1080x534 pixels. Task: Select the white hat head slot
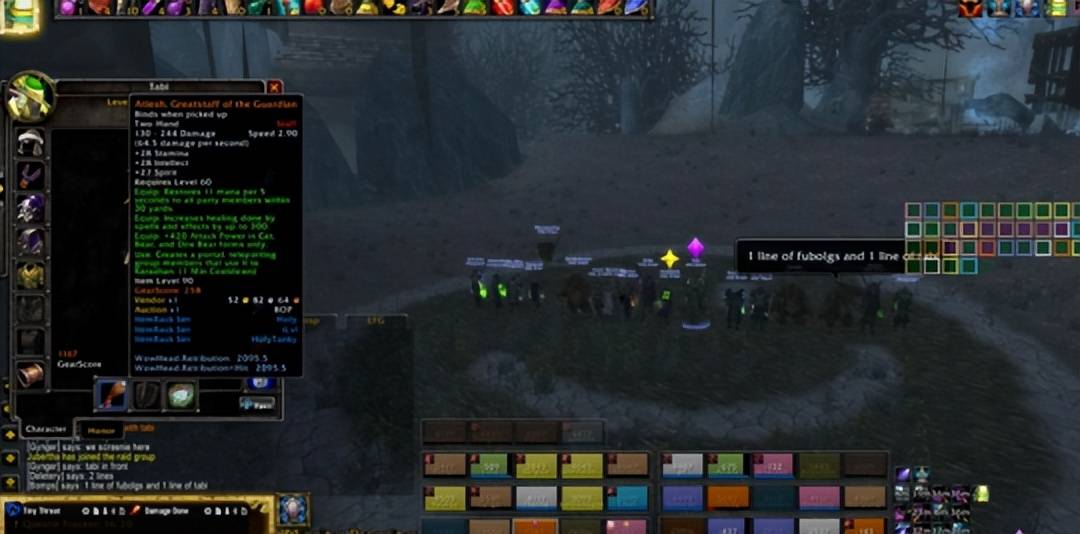point(31,142)
